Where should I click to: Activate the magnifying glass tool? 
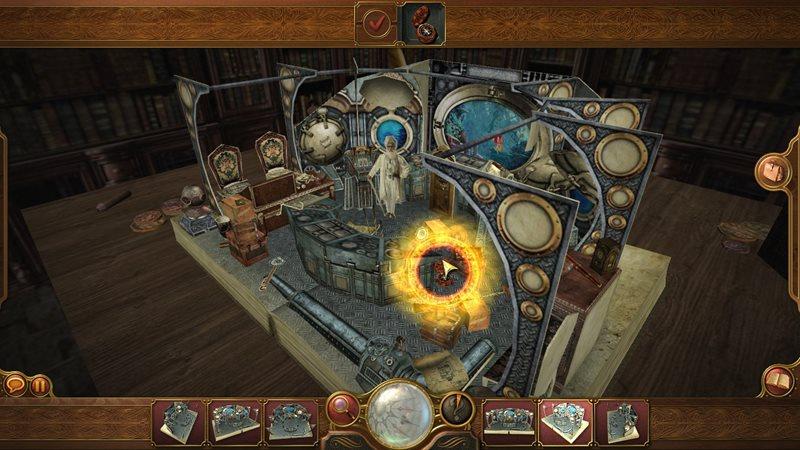click(343, 410)
